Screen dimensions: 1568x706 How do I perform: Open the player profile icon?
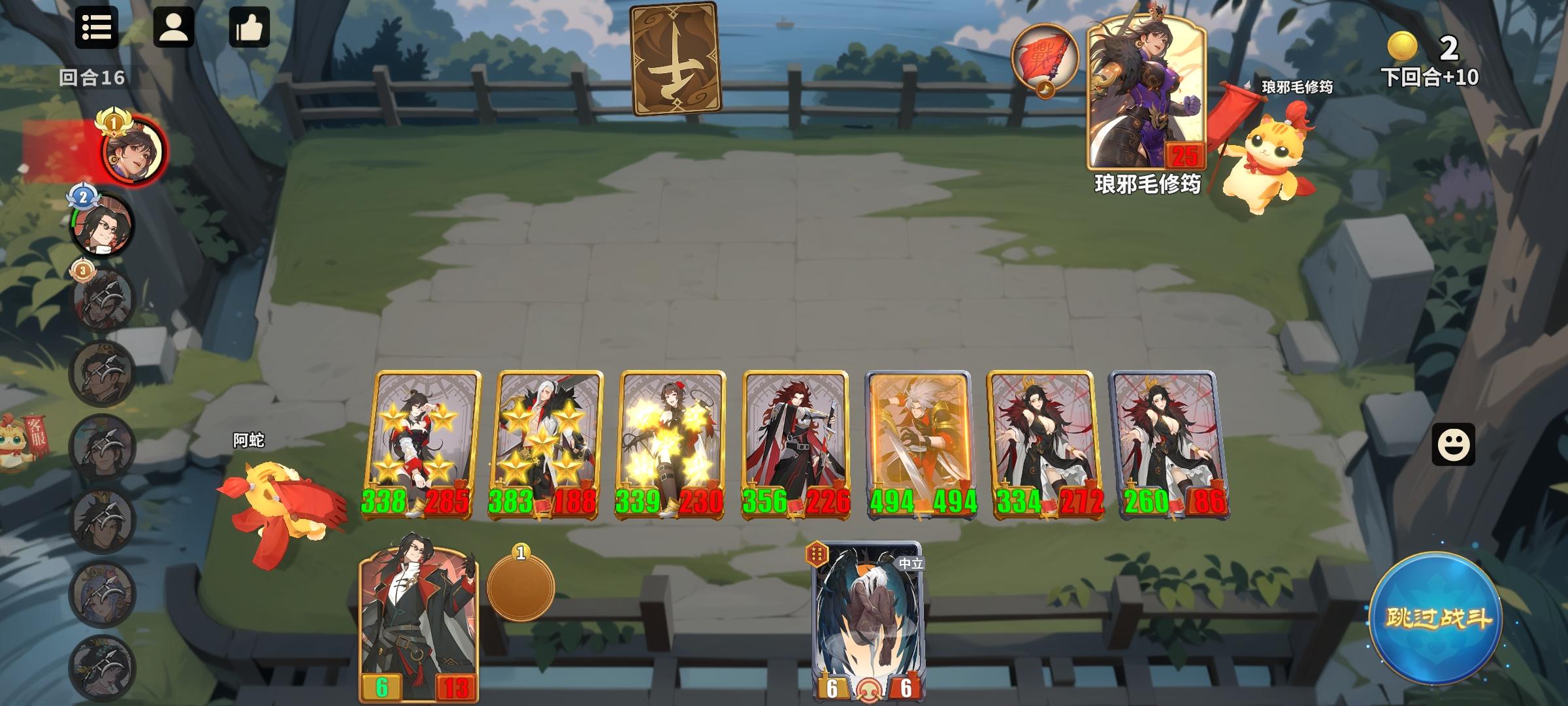tap(174, 29)
